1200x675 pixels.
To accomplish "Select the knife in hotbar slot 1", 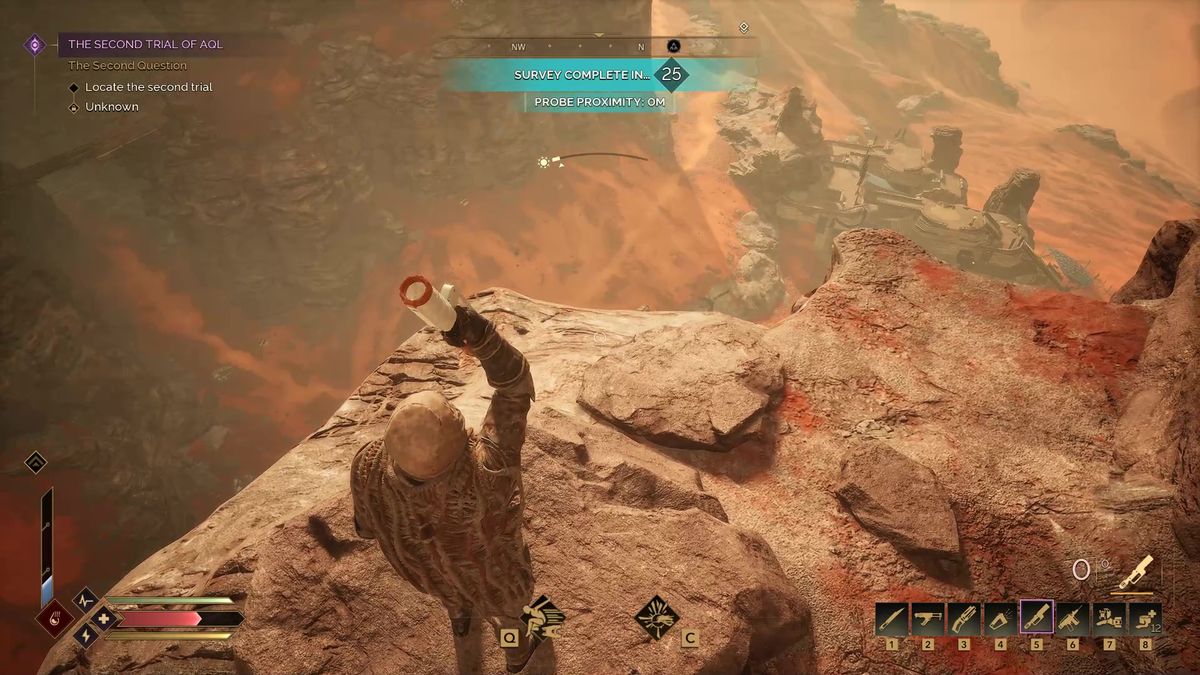I will 891,618.
